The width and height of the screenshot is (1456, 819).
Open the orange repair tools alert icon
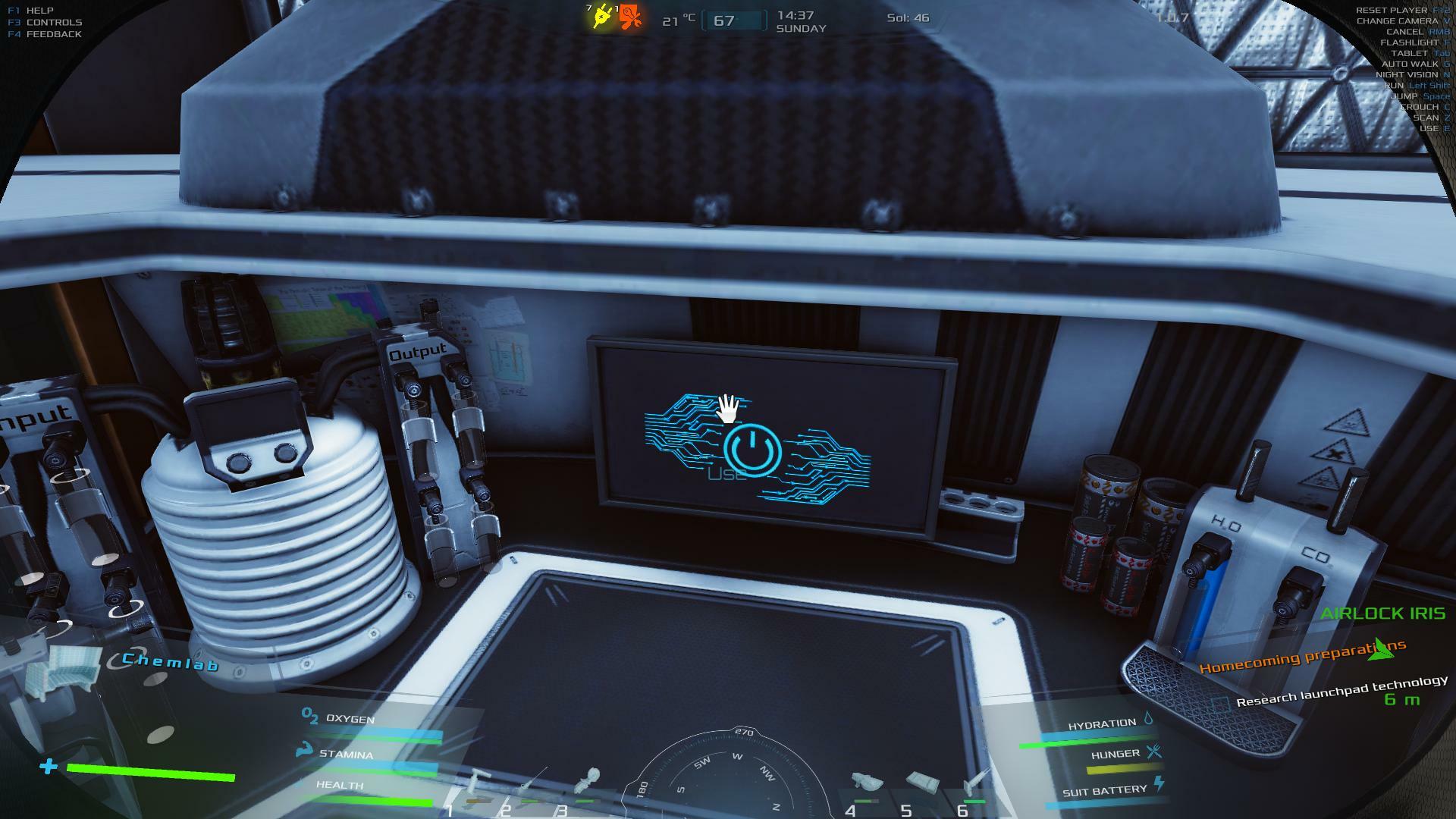(630, 17)
